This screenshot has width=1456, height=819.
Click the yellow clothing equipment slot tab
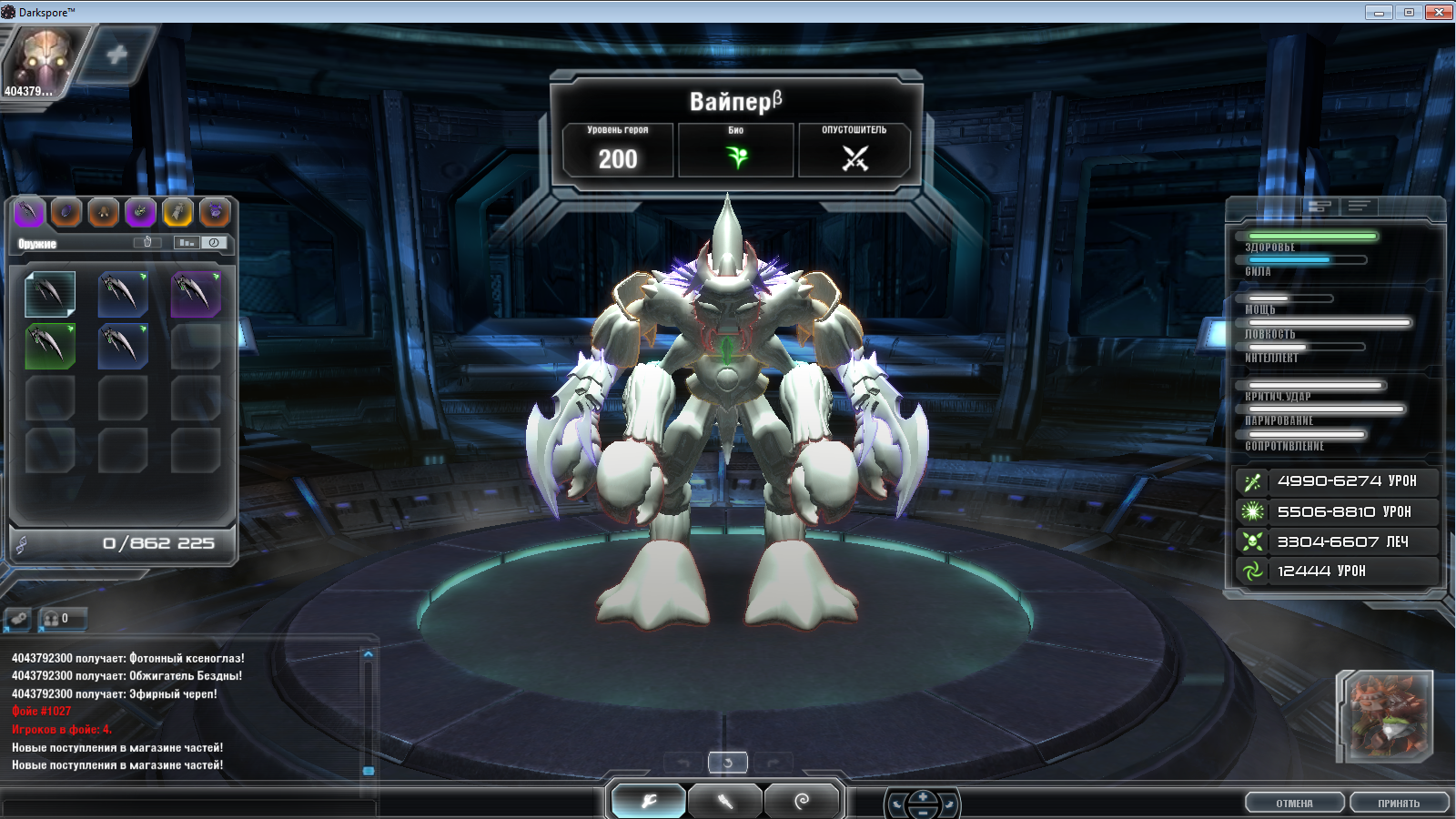click(x=178, y=215)
